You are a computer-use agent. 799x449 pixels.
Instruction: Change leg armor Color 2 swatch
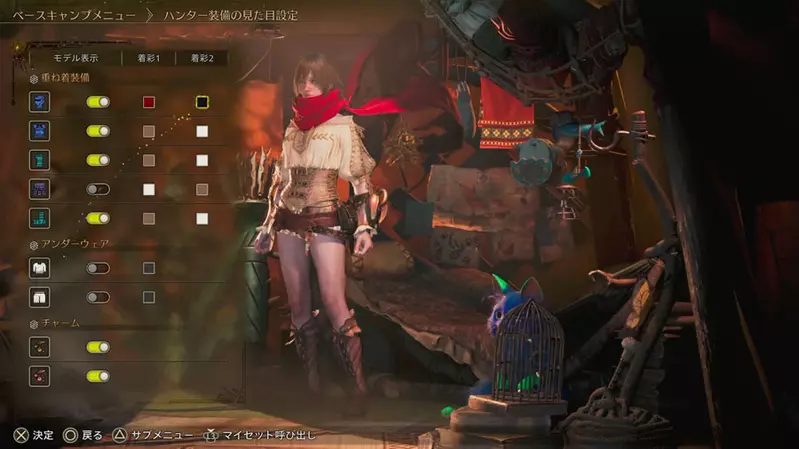pyautogui.click(x=202, y=218)
